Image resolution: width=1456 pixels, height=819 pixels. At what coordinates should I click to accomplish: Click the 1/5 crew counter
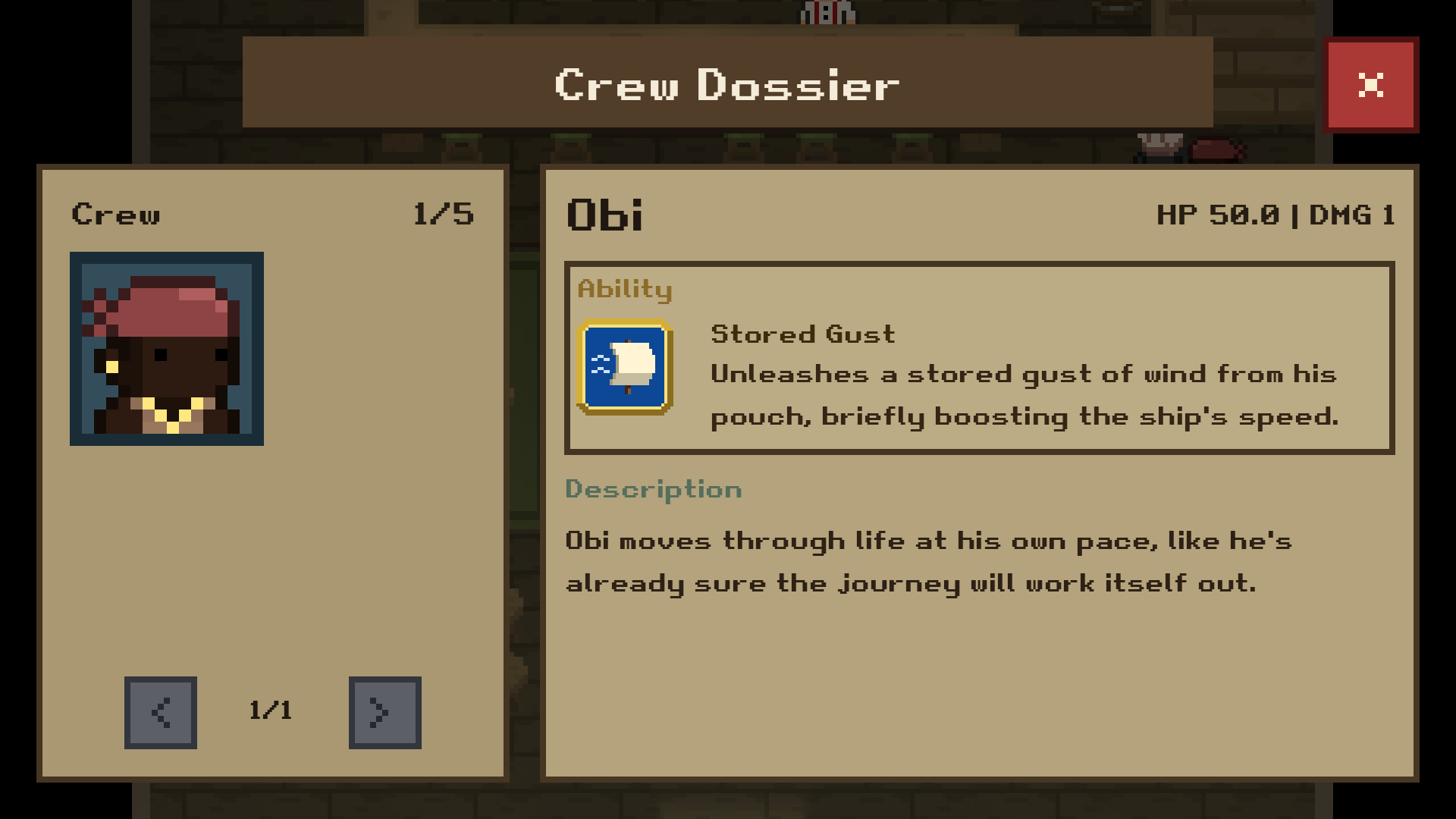click(x=445, y=215)
